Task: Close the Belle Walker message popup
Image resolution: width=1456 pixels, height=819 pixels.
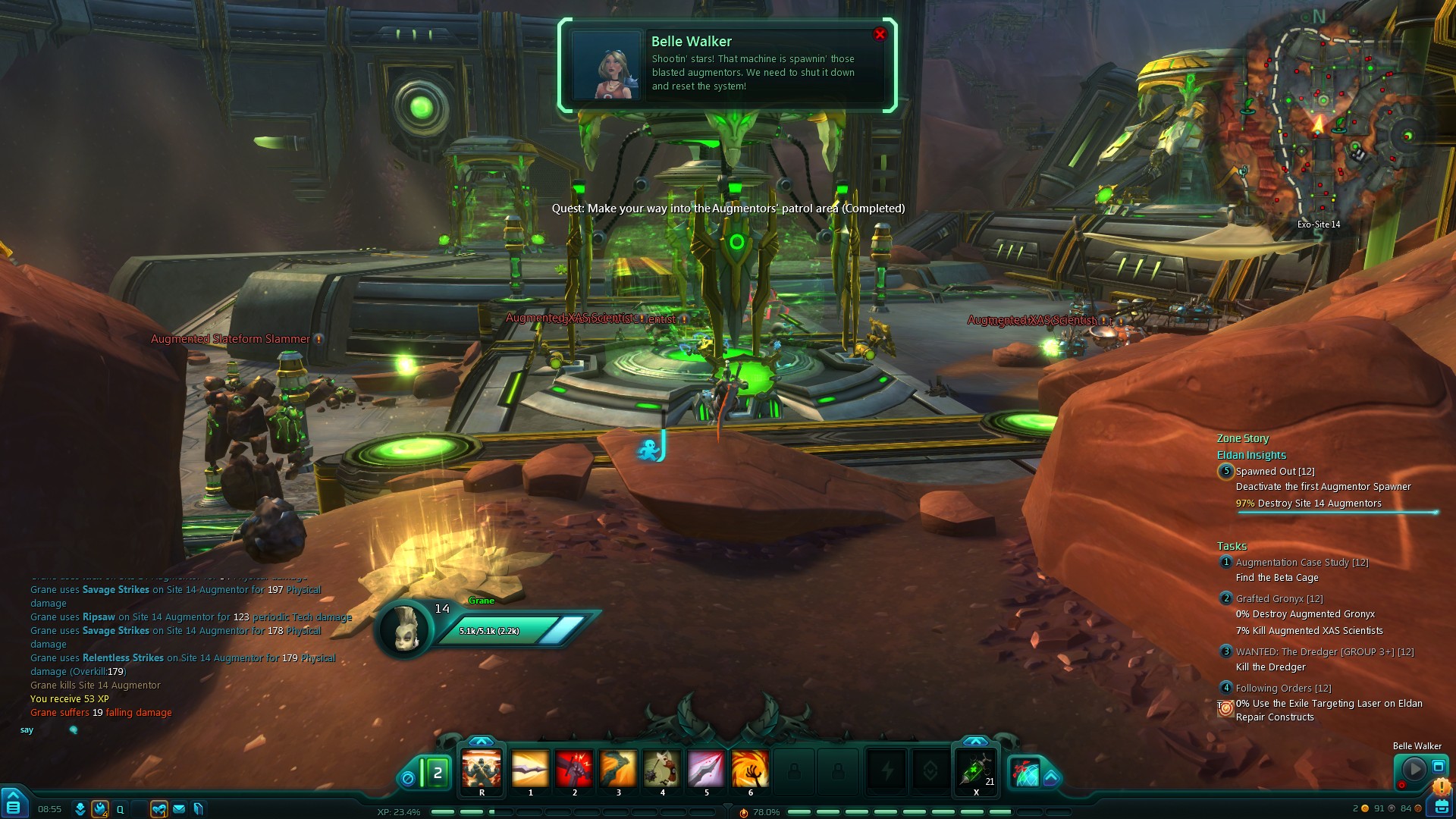Action: click(880, 34)
